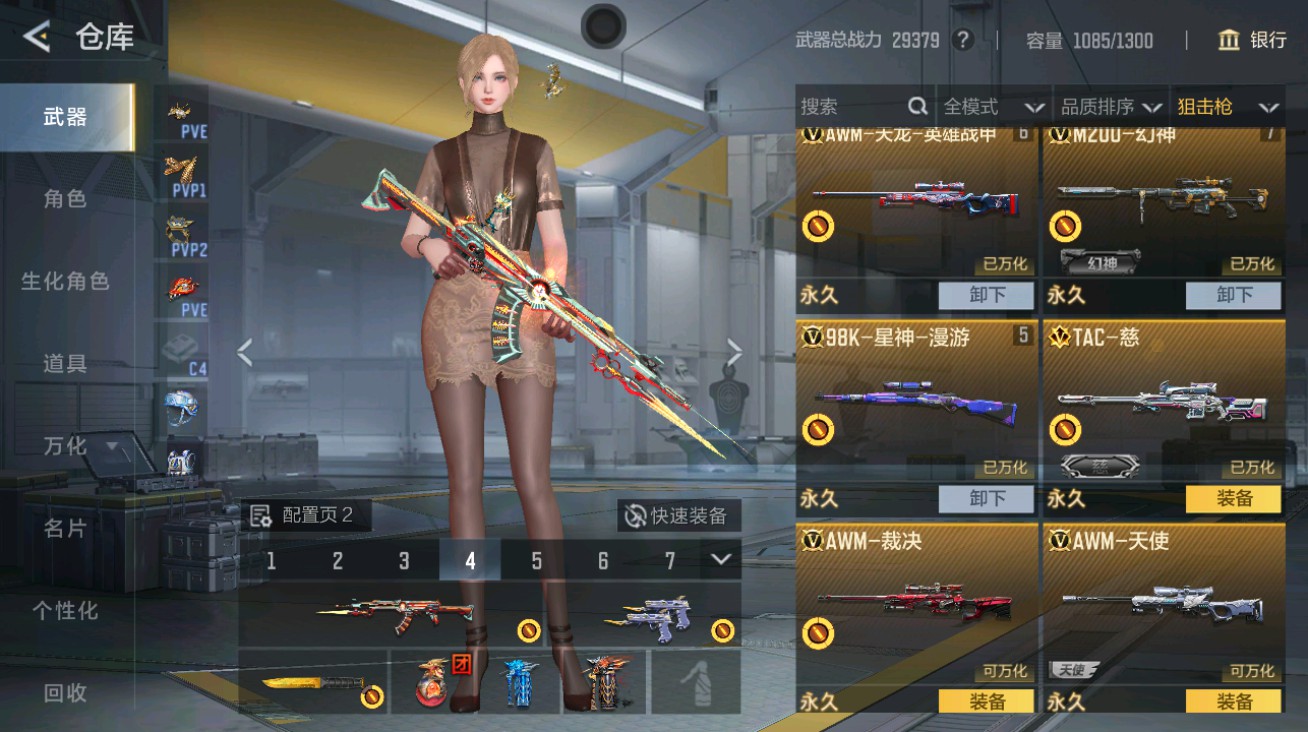Open the 狙击枪 weapon category dropdown
Viewport: 1308px width, 732px height.
pos(1225,106)
